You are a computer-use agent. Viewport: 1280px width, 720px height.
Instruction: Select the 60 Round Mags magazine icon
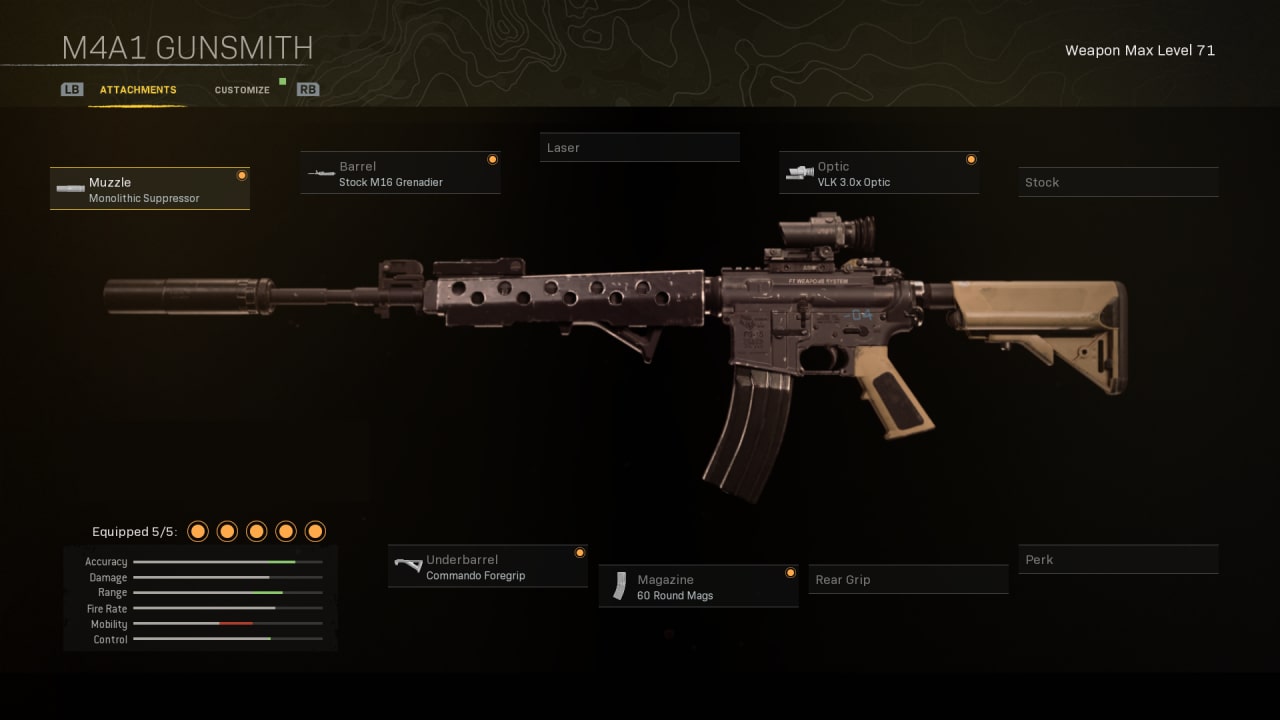[622, 585]
